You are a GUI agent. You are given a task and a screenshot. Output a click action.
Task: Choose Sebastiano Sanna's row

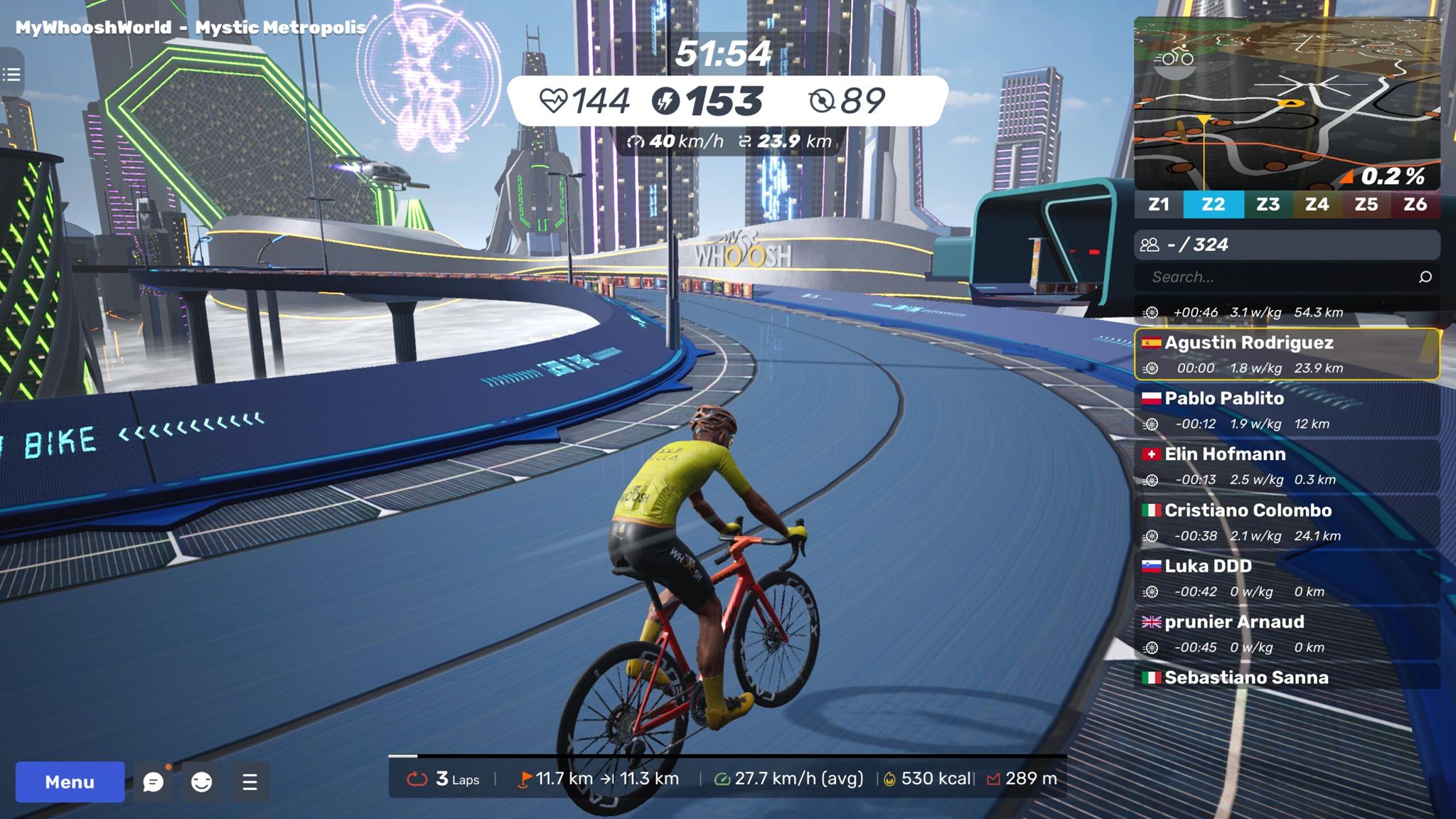point(1287,678)
